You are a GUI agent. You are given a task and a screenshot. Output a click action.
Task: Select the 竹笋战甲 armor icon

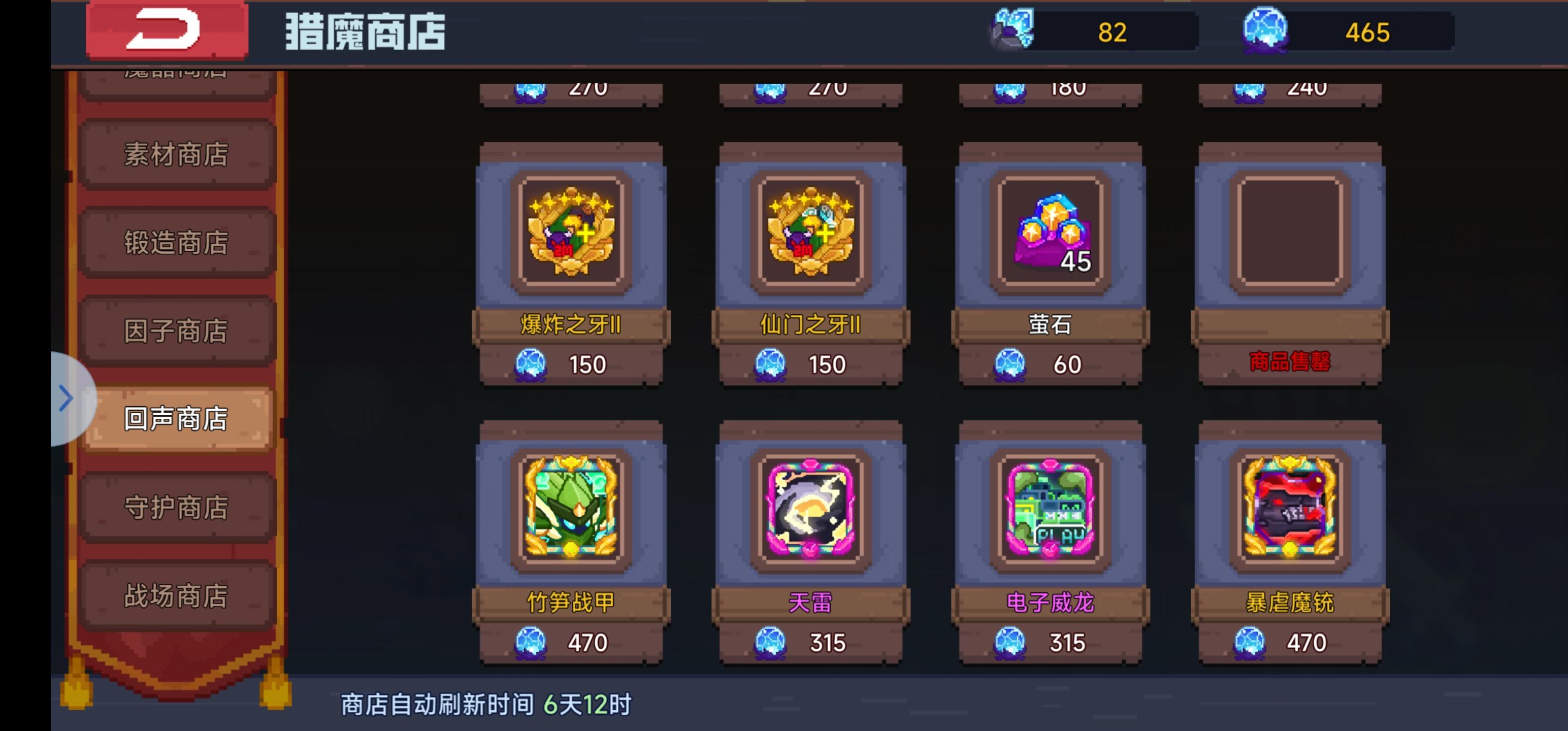[570, 514]
